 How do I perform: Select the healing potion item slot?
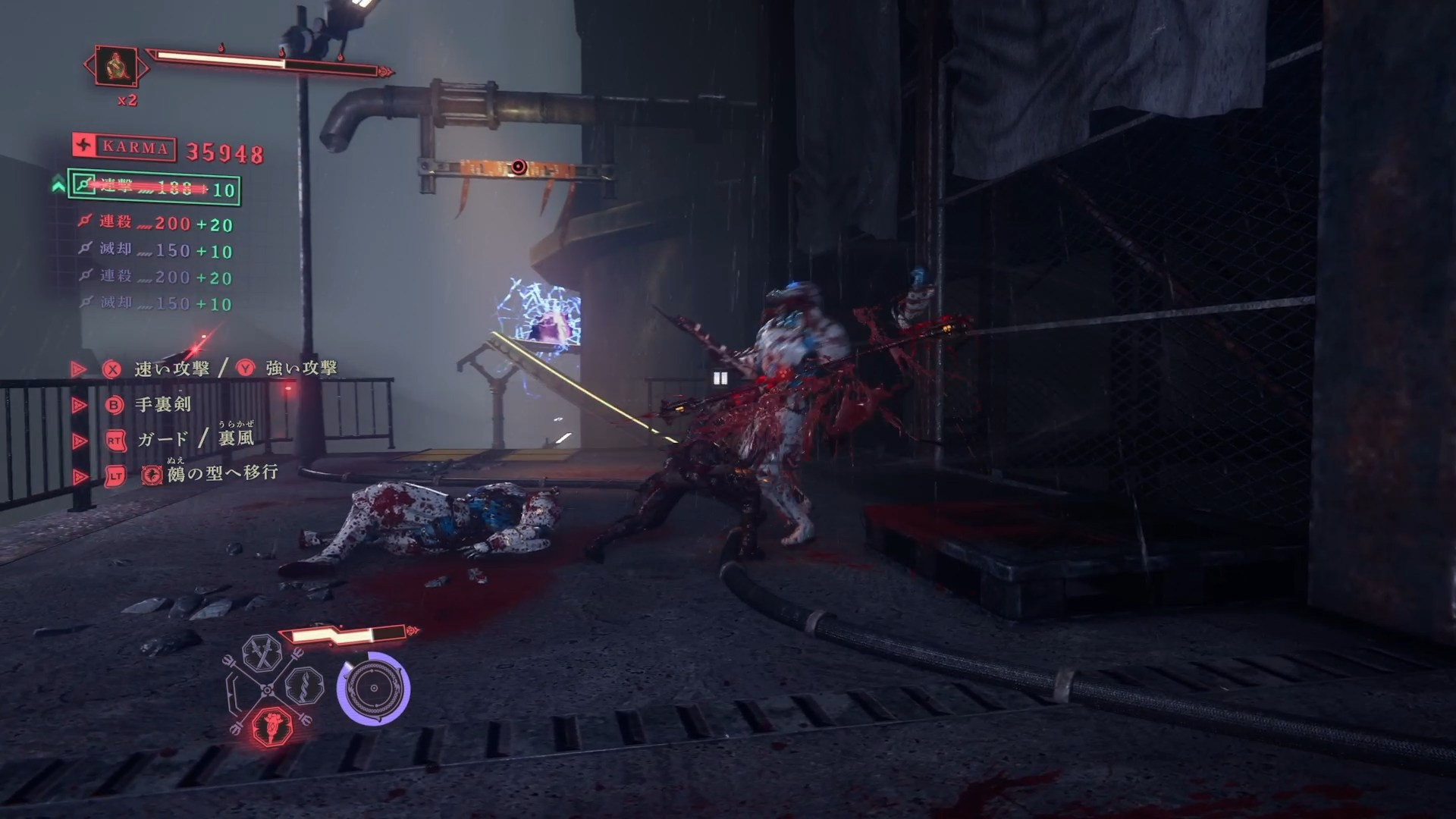tap(117, 67)
